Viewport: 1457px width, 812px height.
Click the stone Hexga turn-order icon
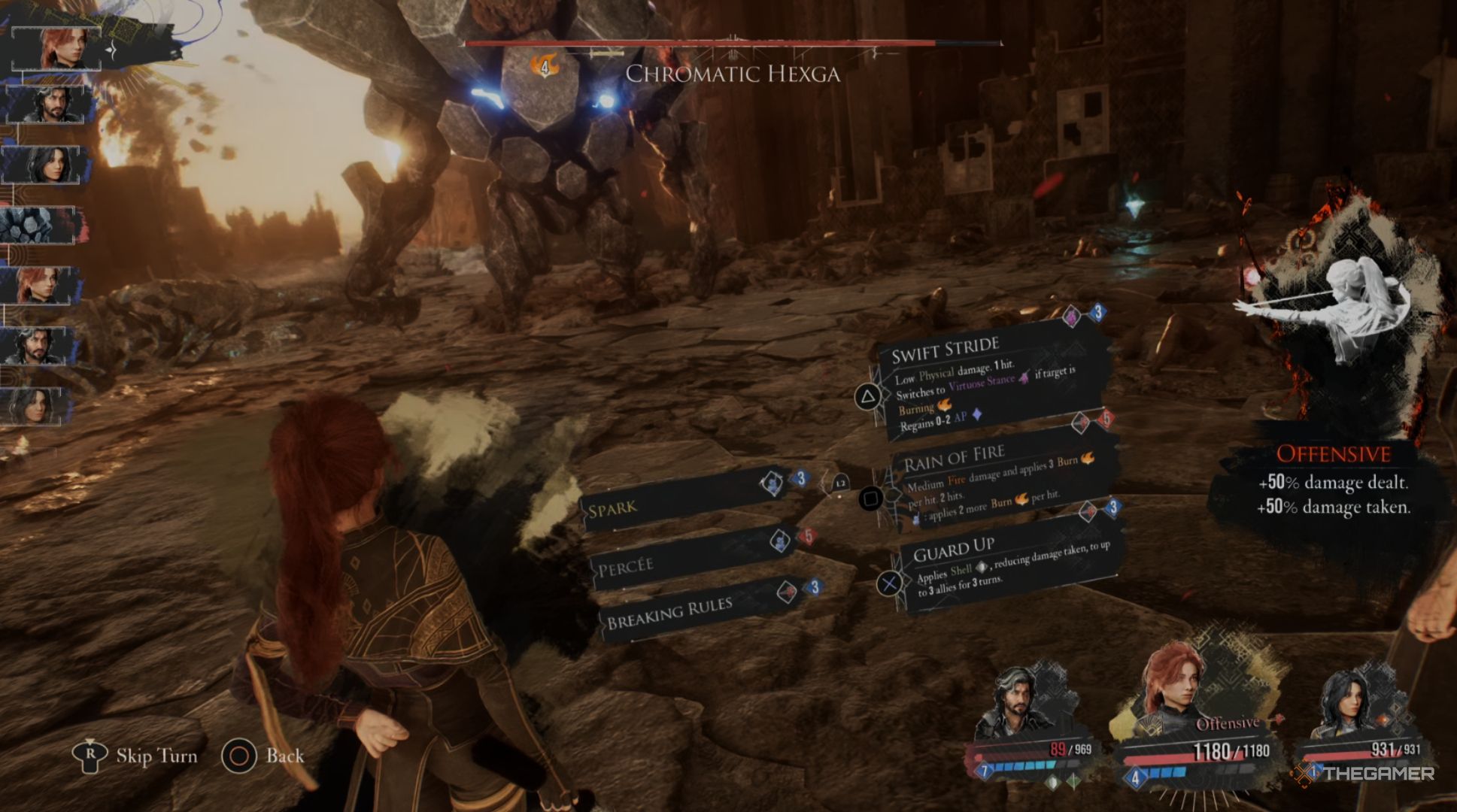click(39, 226)
